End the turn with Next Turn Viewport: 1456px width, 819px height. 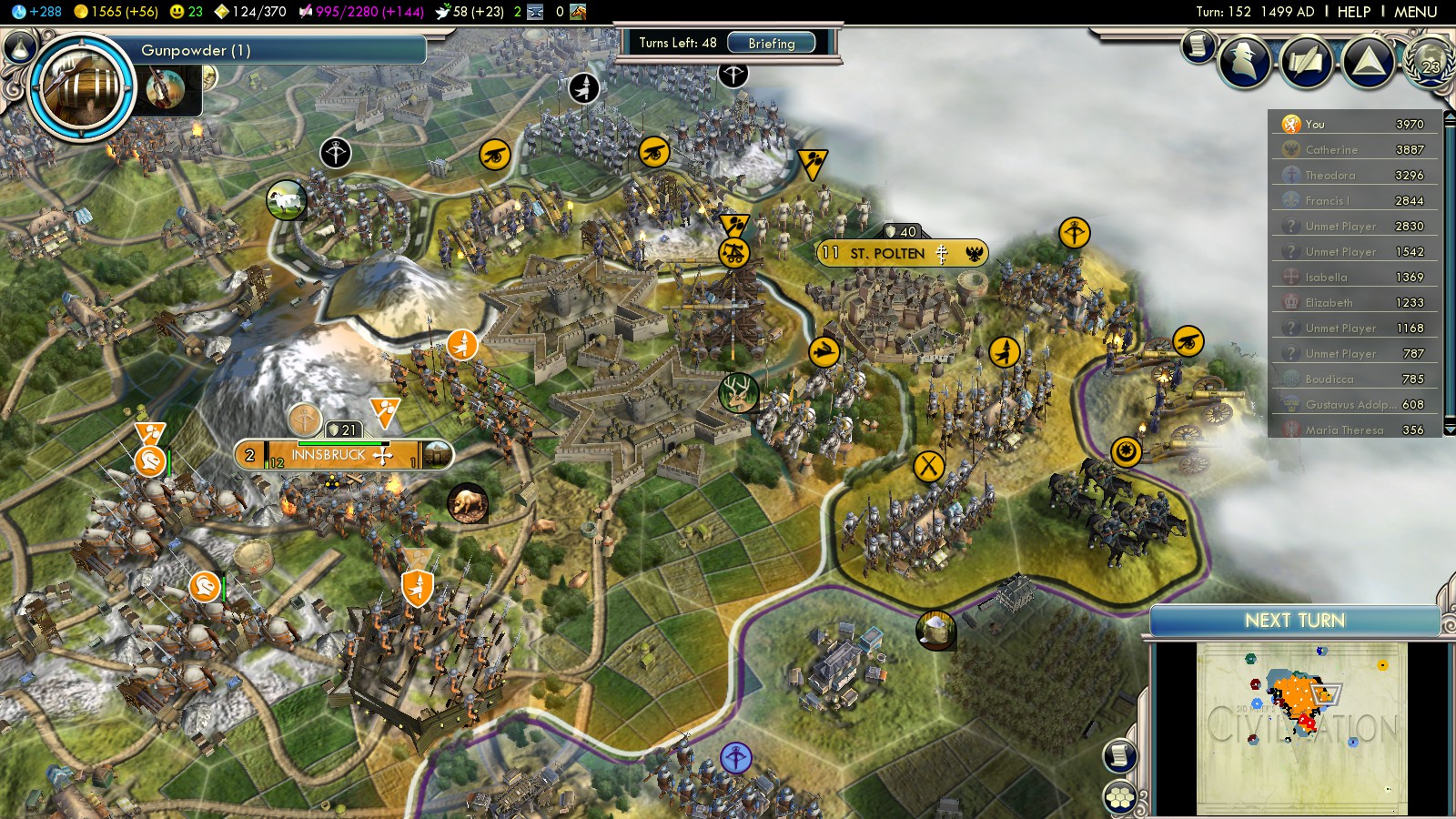pyautogui.click(x=1294, y=621)
